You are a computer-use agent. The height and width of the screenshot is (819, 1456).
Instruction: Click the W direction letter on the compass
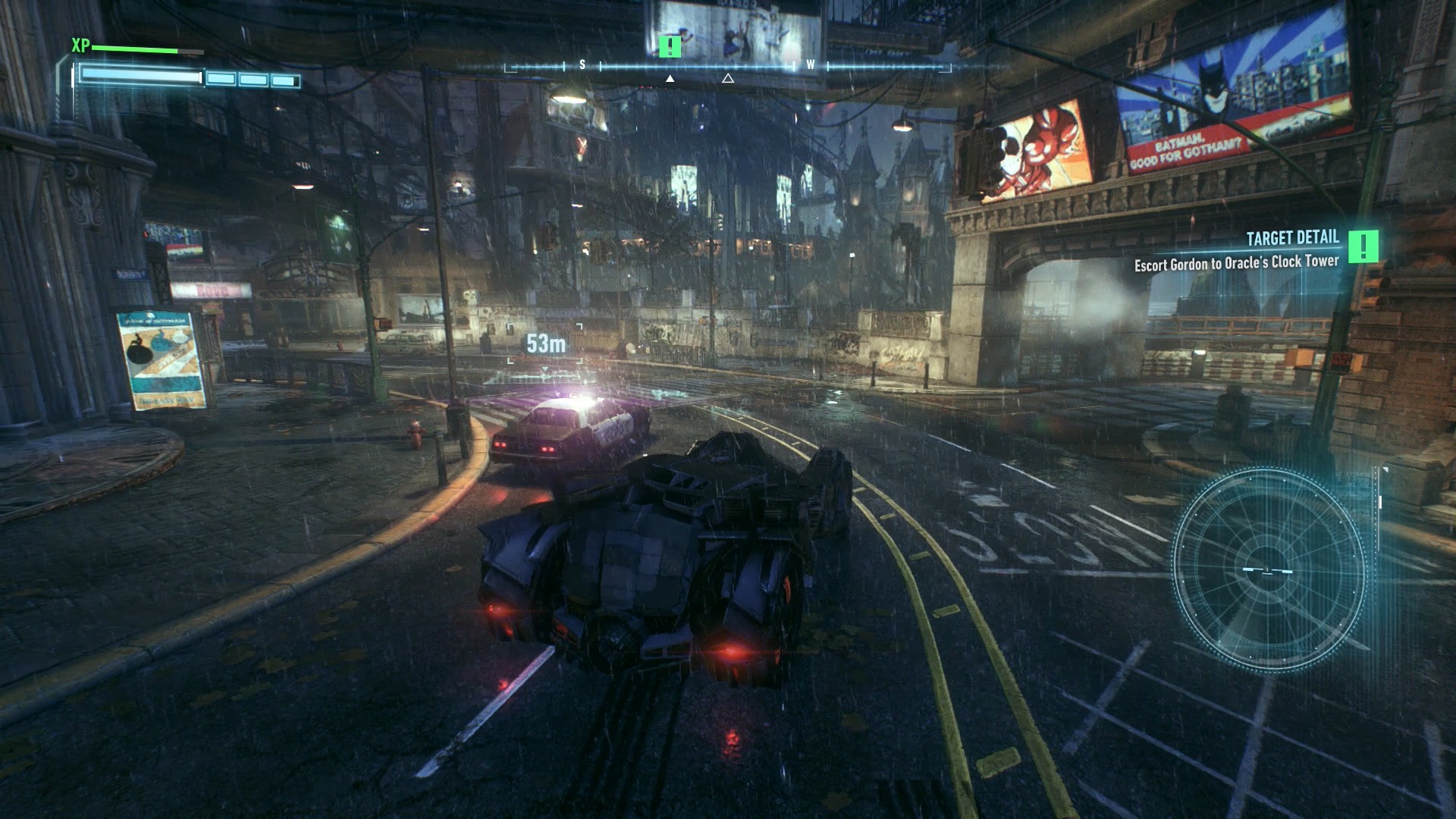point(811,65)
